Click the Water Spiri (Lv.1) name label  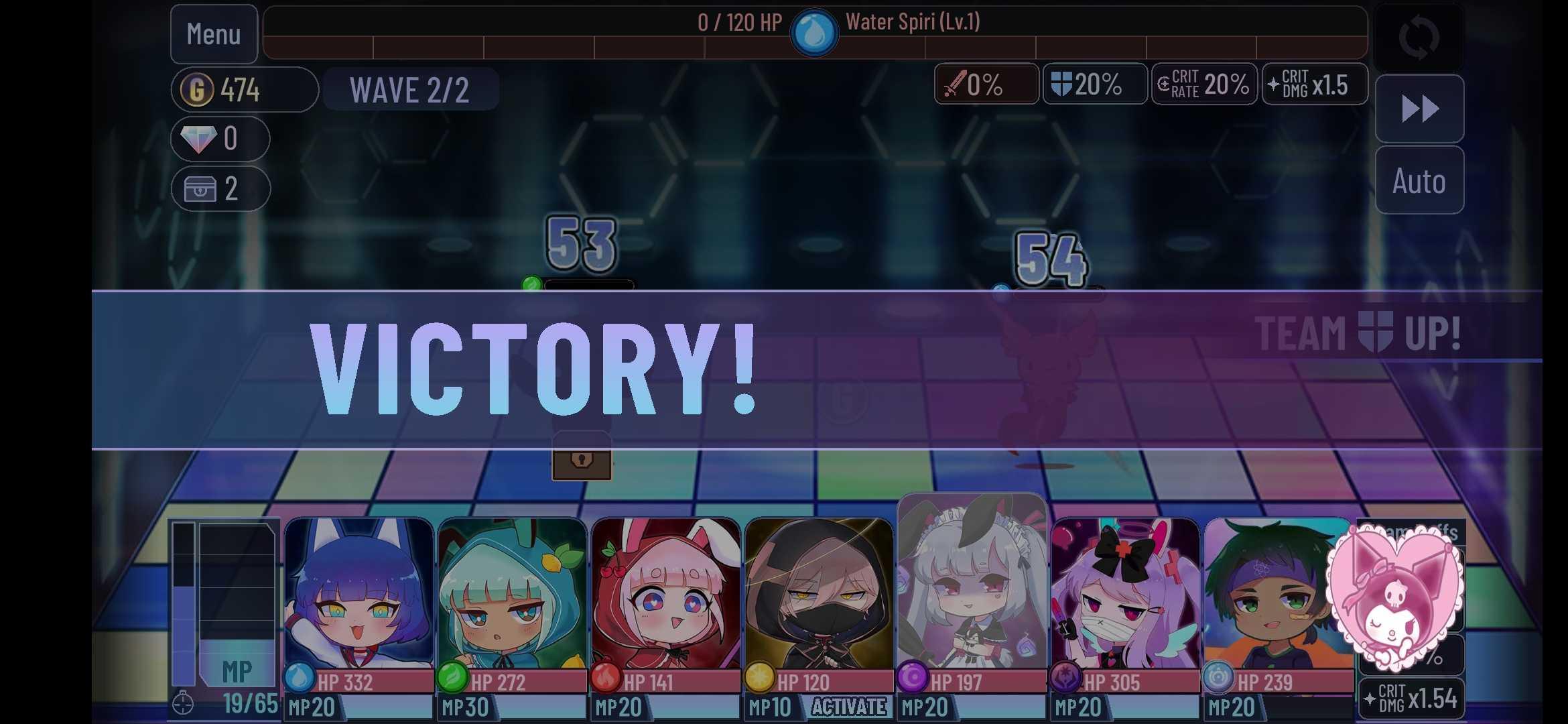(x=911, y=21)
